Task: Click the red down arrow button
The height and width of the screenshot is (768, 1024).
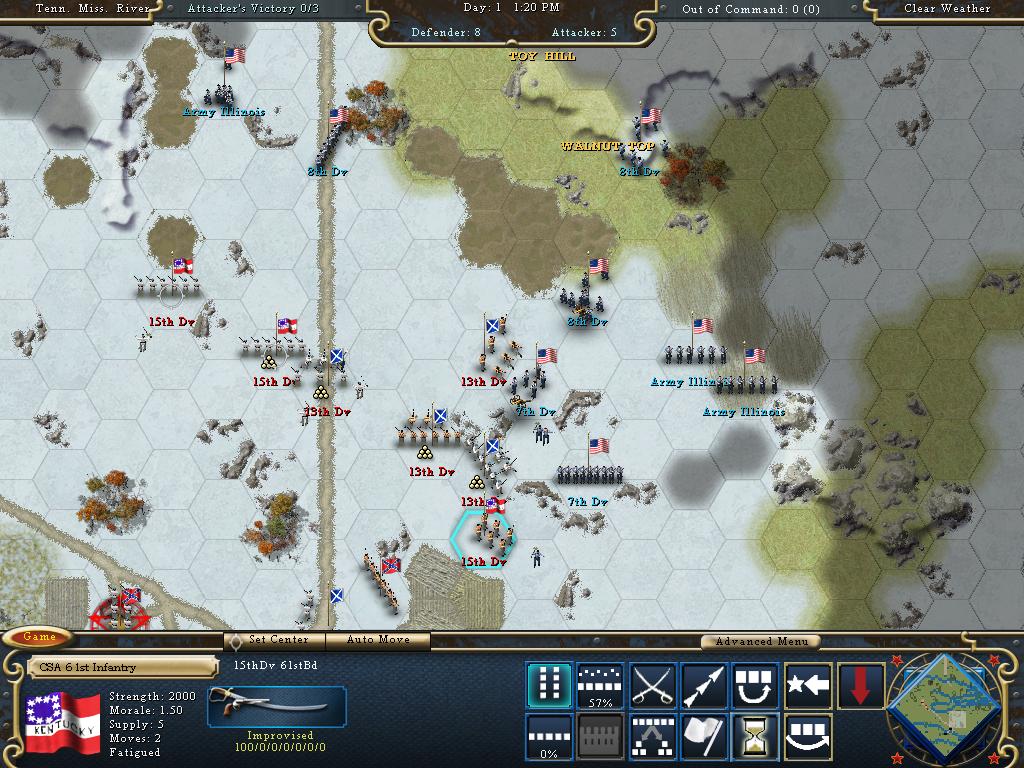Action: [x=858, y=685]
